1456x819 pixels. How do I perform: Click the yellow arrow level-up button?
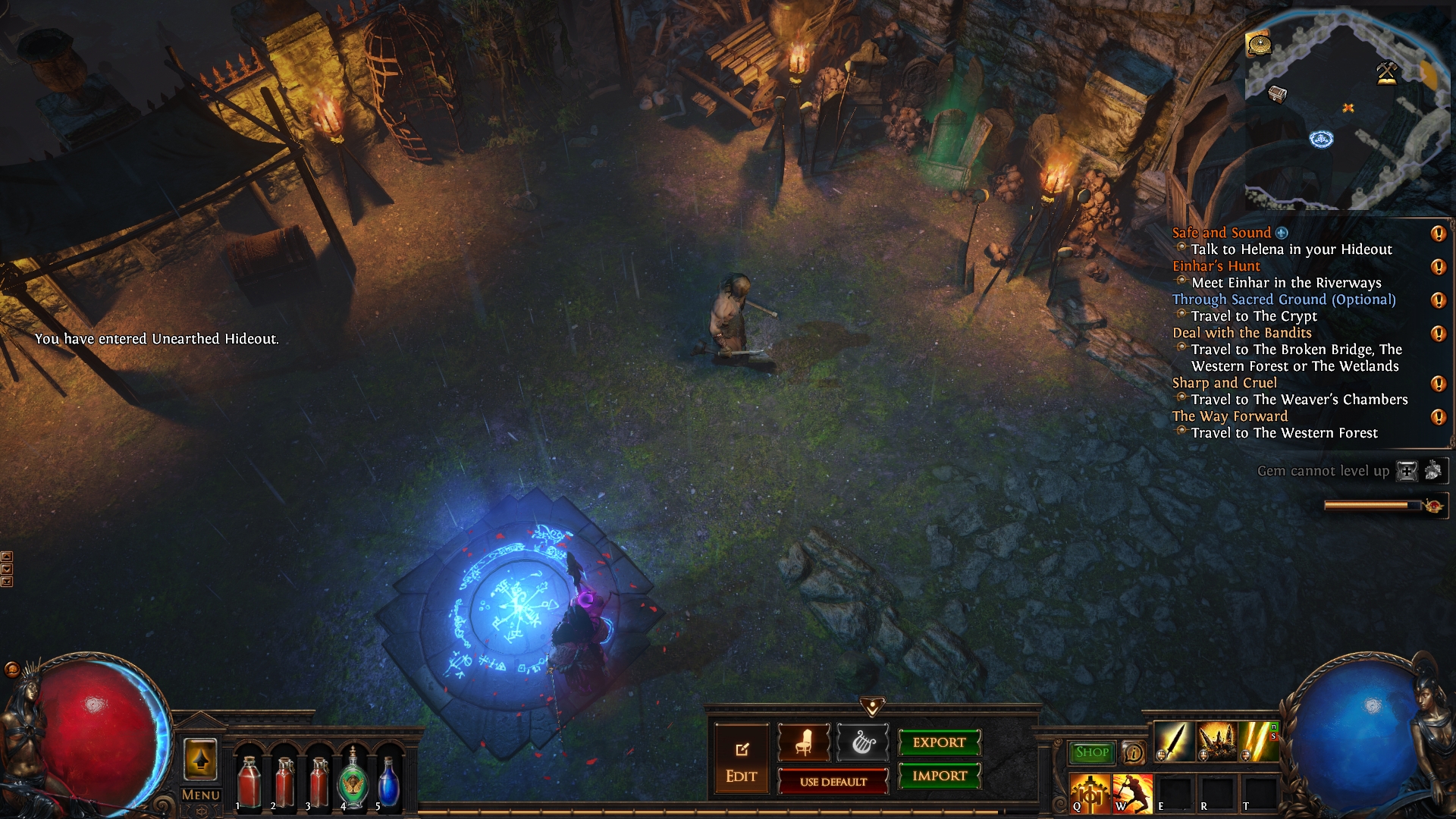[x=200, y=759]
